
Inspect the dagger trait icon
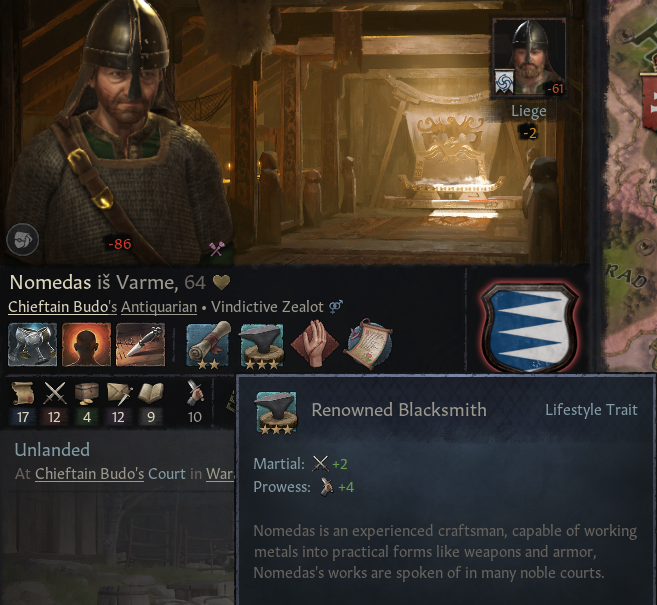[140, 343]
